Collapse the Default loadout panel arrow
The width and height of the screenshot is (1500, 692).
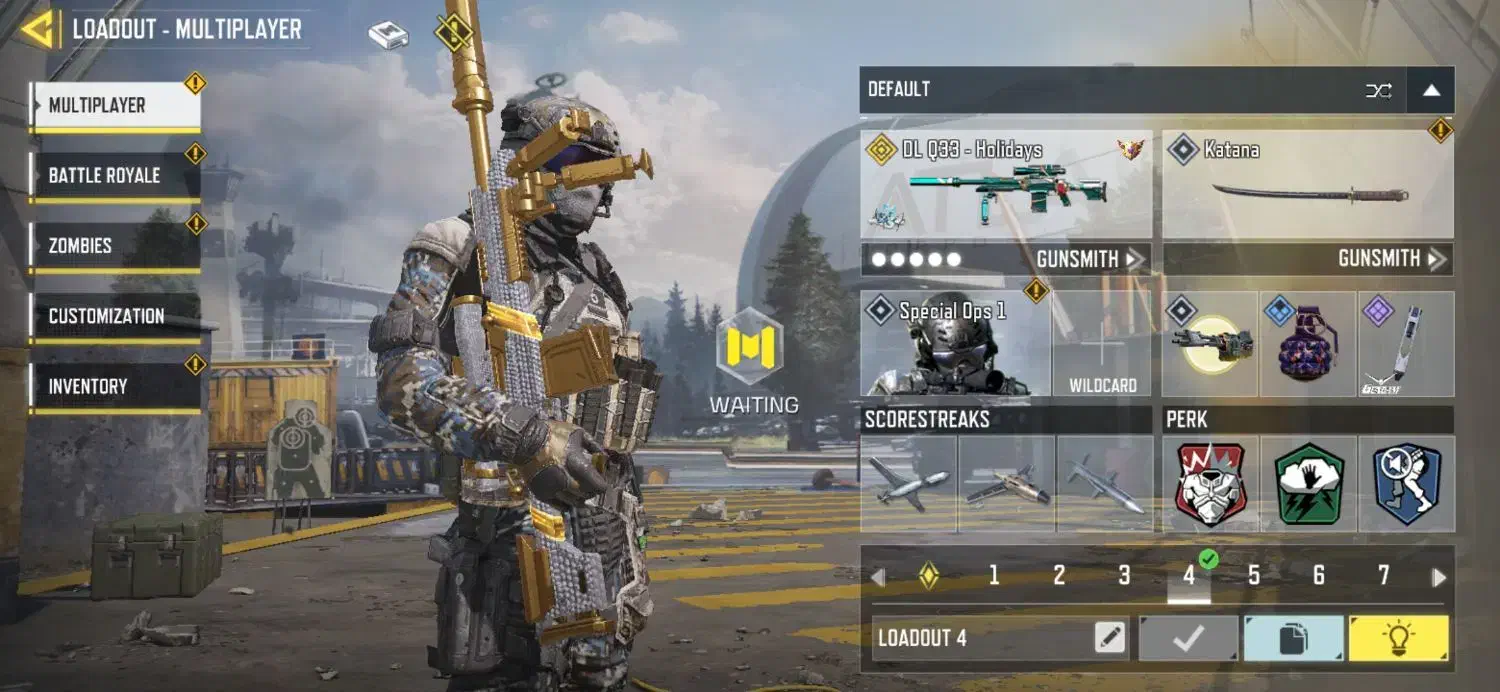[x=1431, y=91]
